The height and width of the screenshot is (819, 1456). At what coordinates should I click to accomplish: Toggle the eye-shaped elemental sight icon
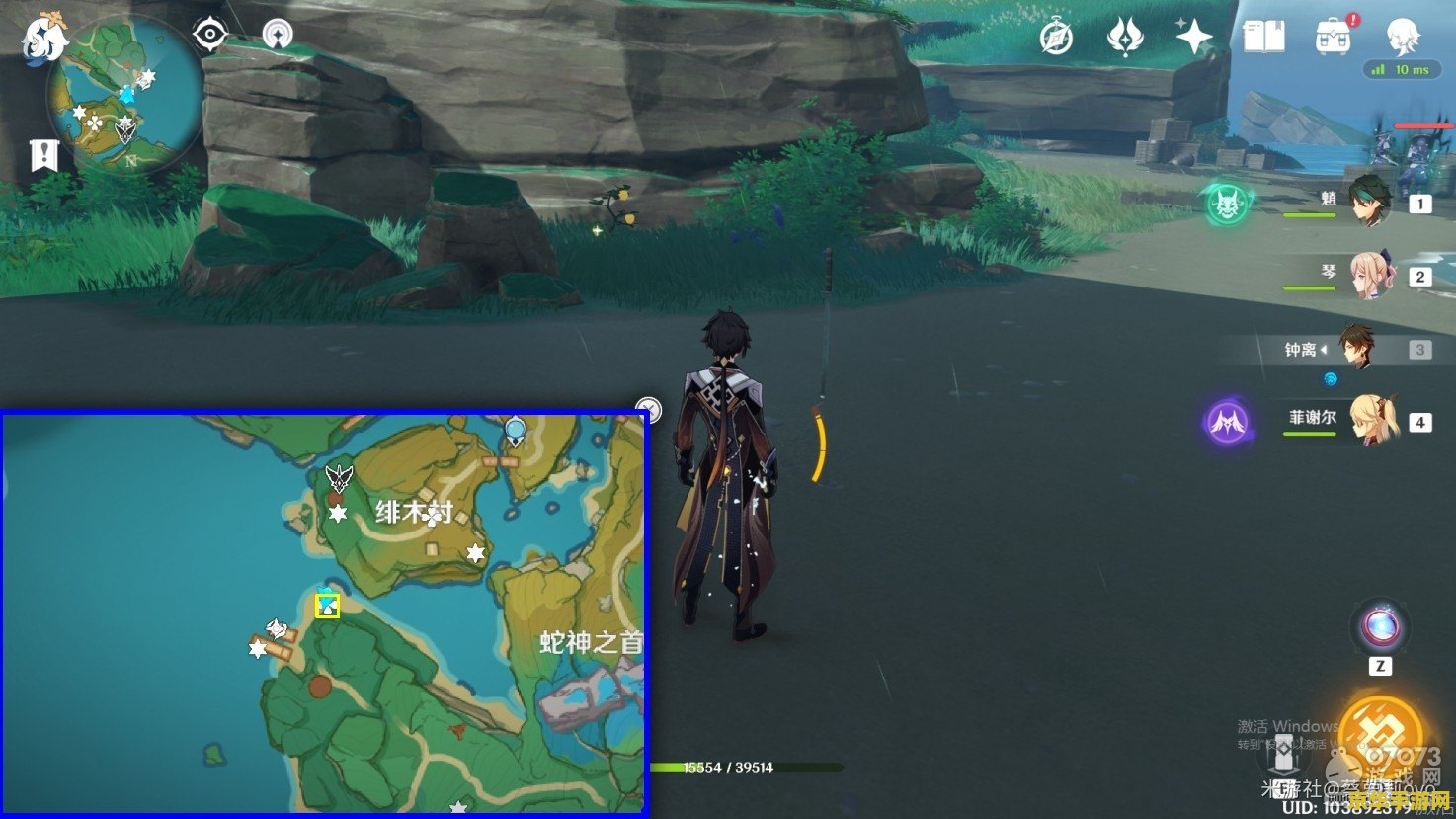210,36
